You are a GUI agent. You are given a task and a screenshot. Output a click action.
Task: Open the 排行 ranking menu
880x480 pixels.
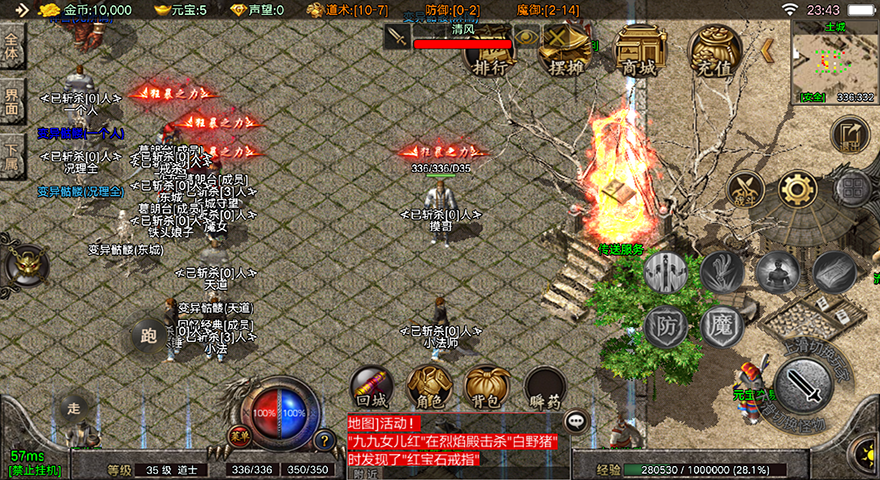[x=490, y=51]
